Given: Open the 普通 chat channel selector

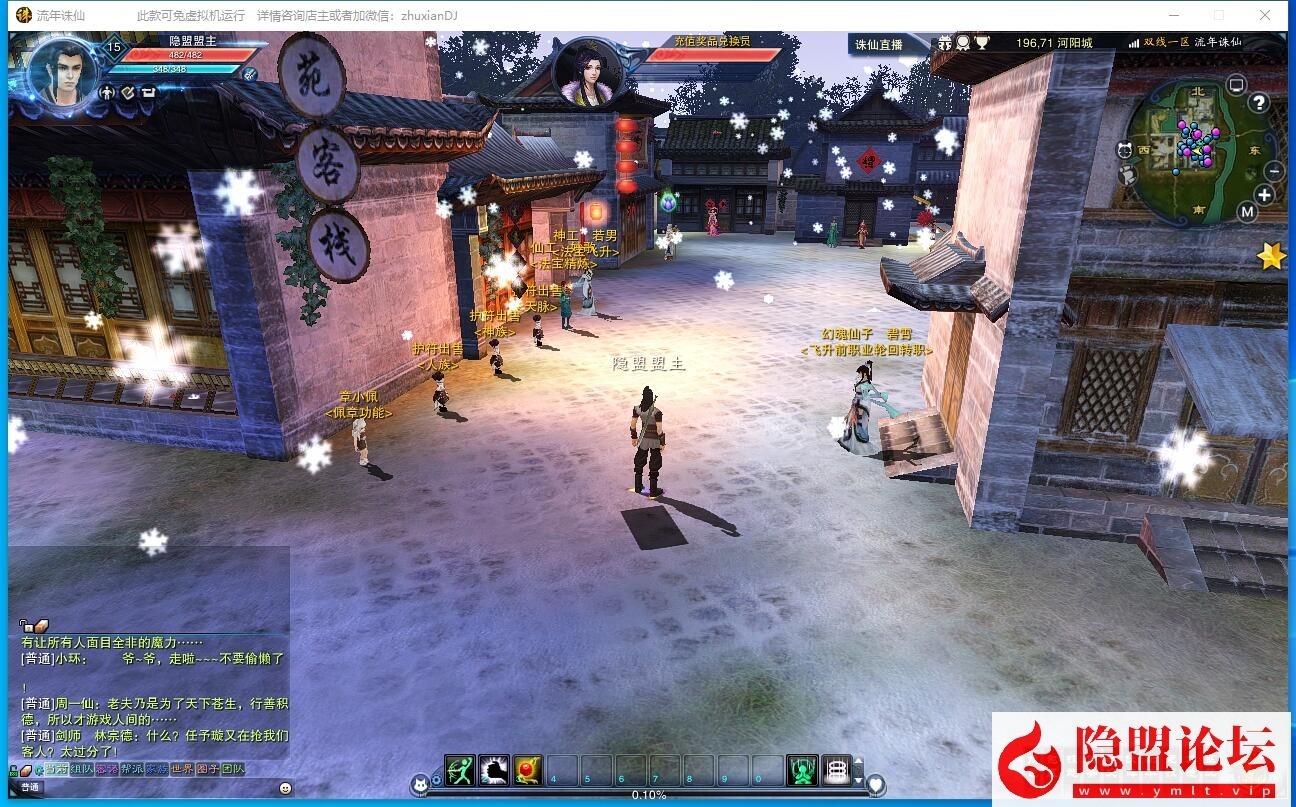Looking at the screenshot, I should (x=29, y=788).
